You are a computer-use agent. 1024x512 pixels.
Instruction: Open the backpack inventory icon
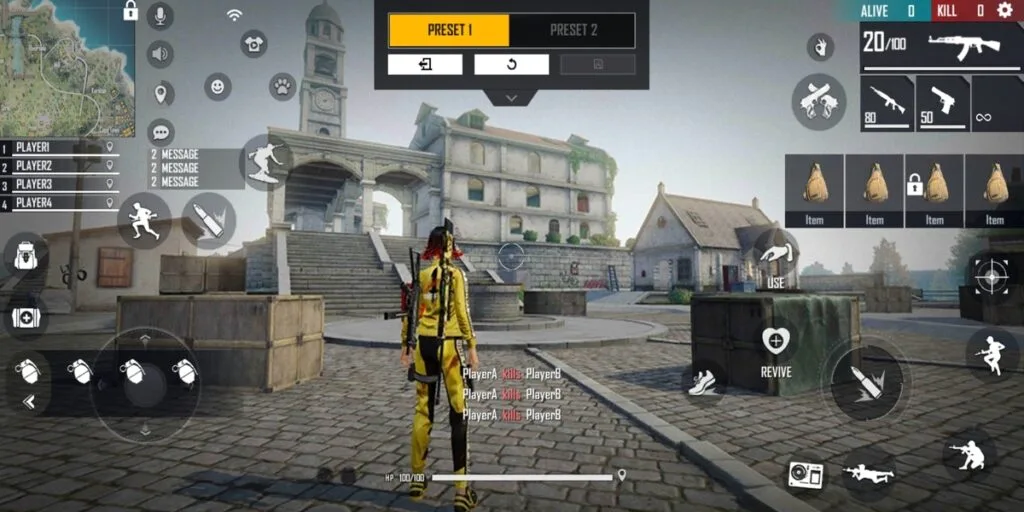(25, 255)
